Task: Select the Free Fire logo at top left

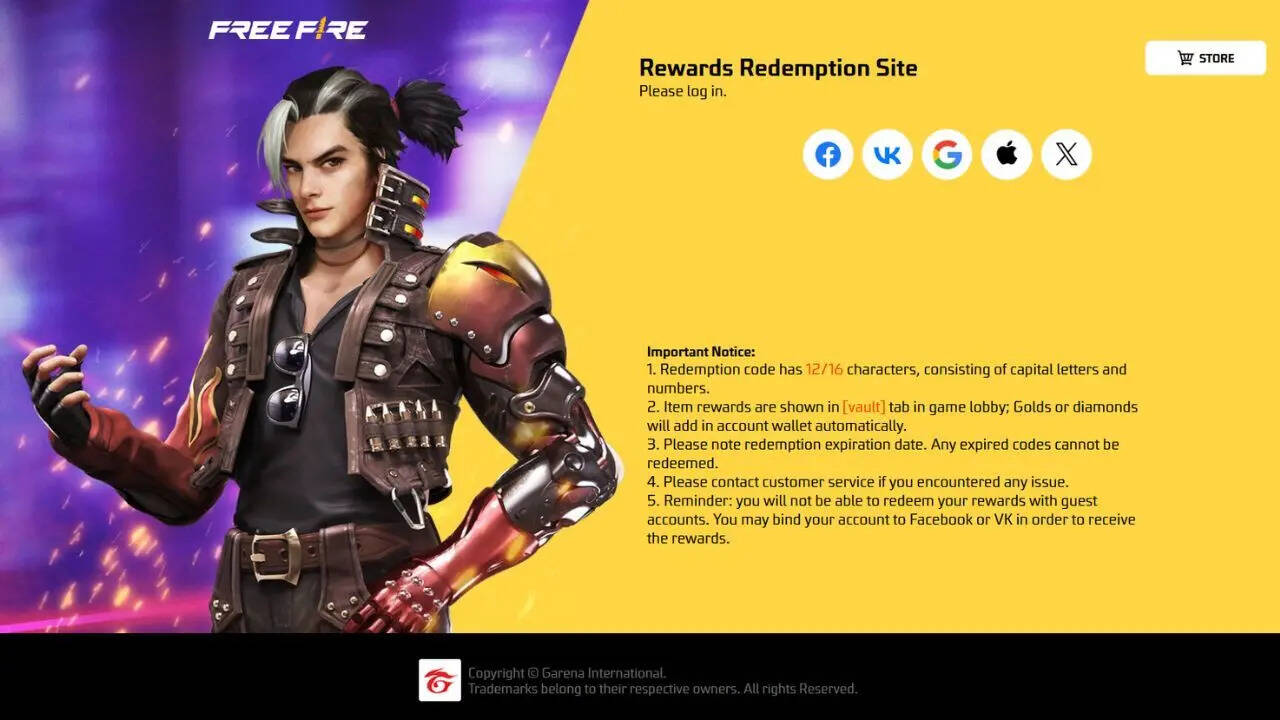Action: (288, 30)
